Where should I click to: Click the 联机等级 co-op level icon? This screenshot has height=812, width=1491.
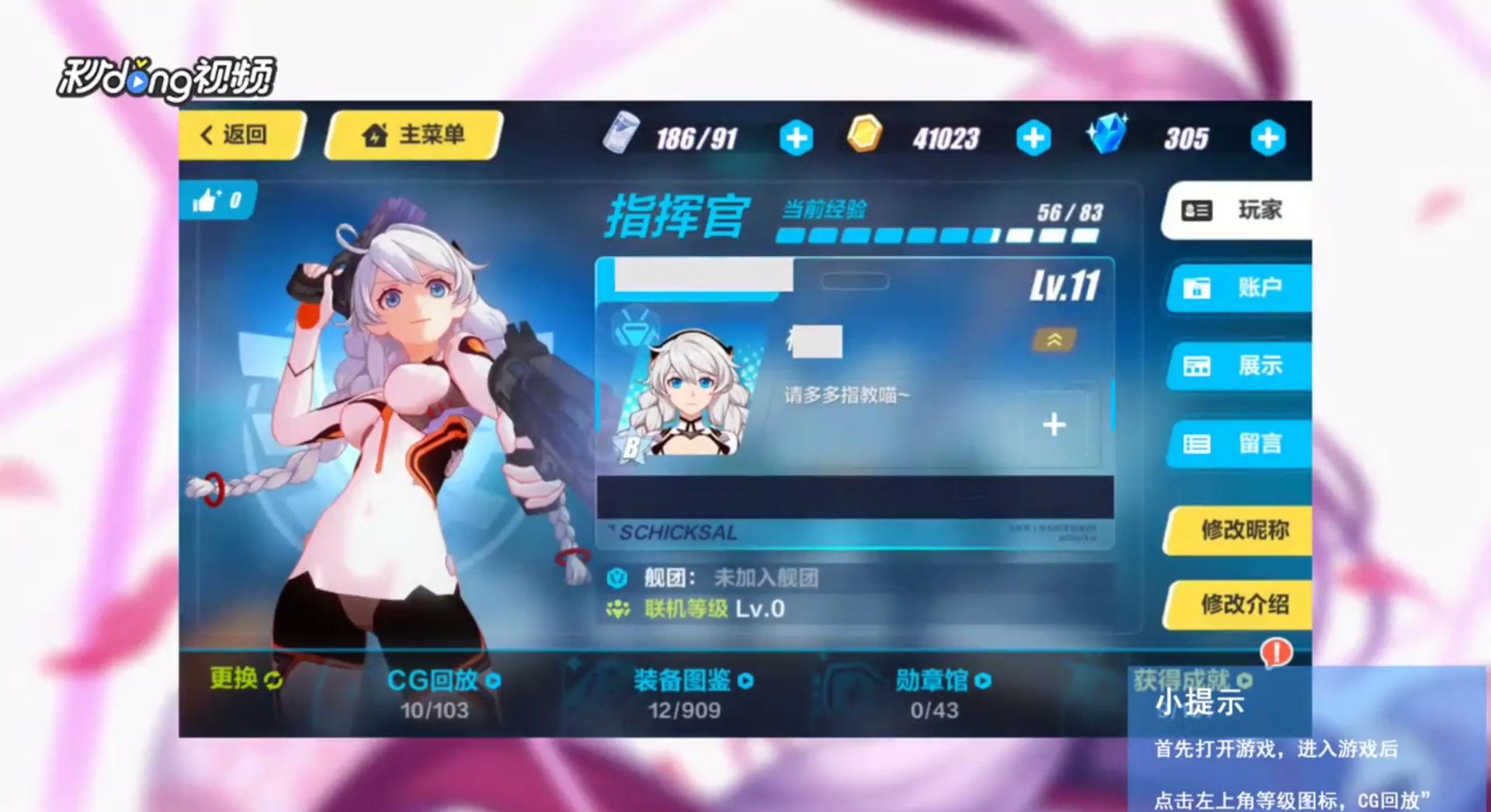click(617, 609)
